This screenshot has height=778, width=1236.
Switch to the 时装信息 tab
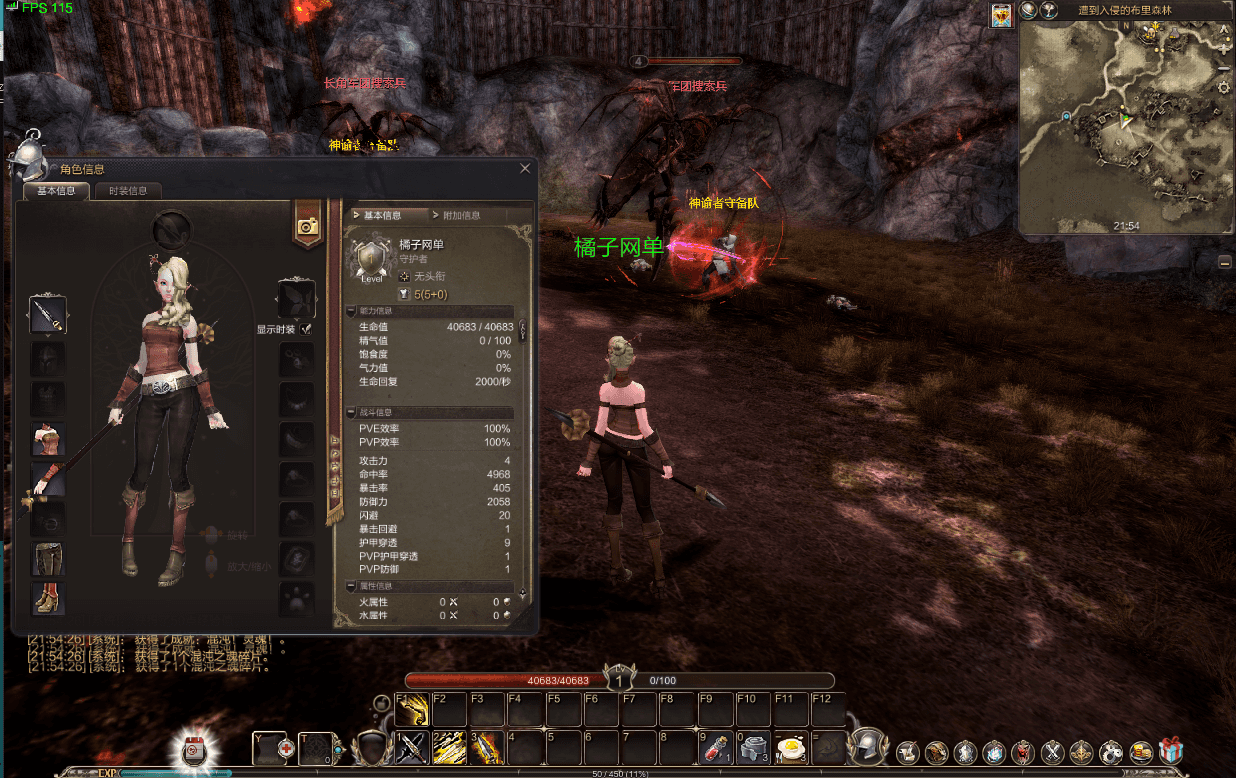point(127,191)
